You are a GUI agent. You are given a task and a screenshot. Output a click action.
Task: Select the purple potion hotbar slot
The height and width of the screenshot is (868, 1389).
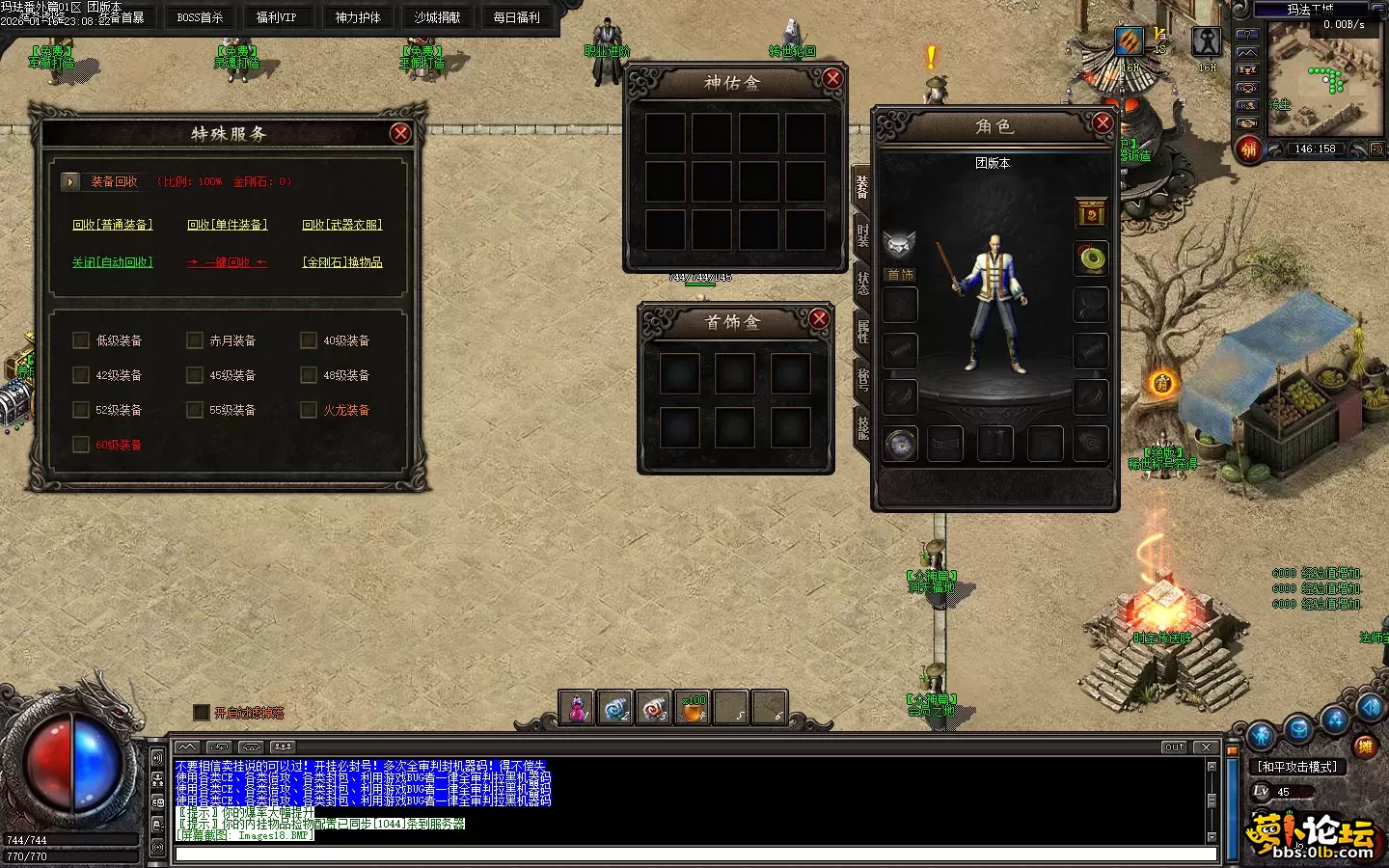(x=577, y=708)
